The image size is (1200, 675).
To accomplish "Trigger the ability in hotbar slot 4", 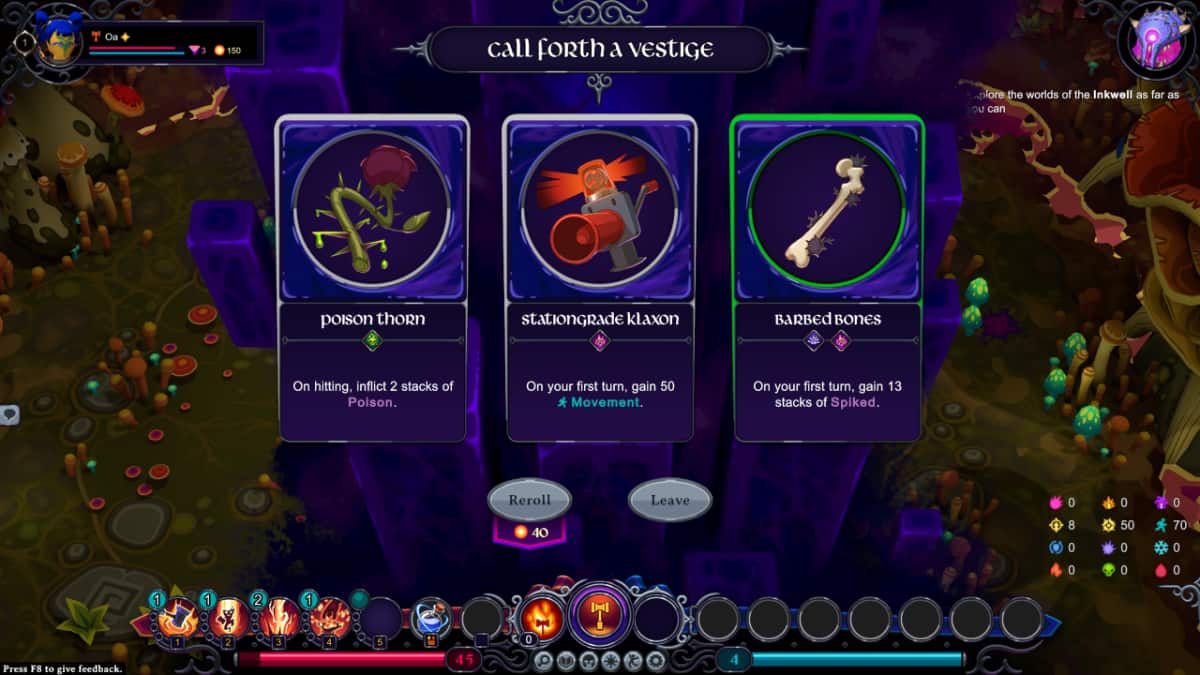I will [329, 617].
